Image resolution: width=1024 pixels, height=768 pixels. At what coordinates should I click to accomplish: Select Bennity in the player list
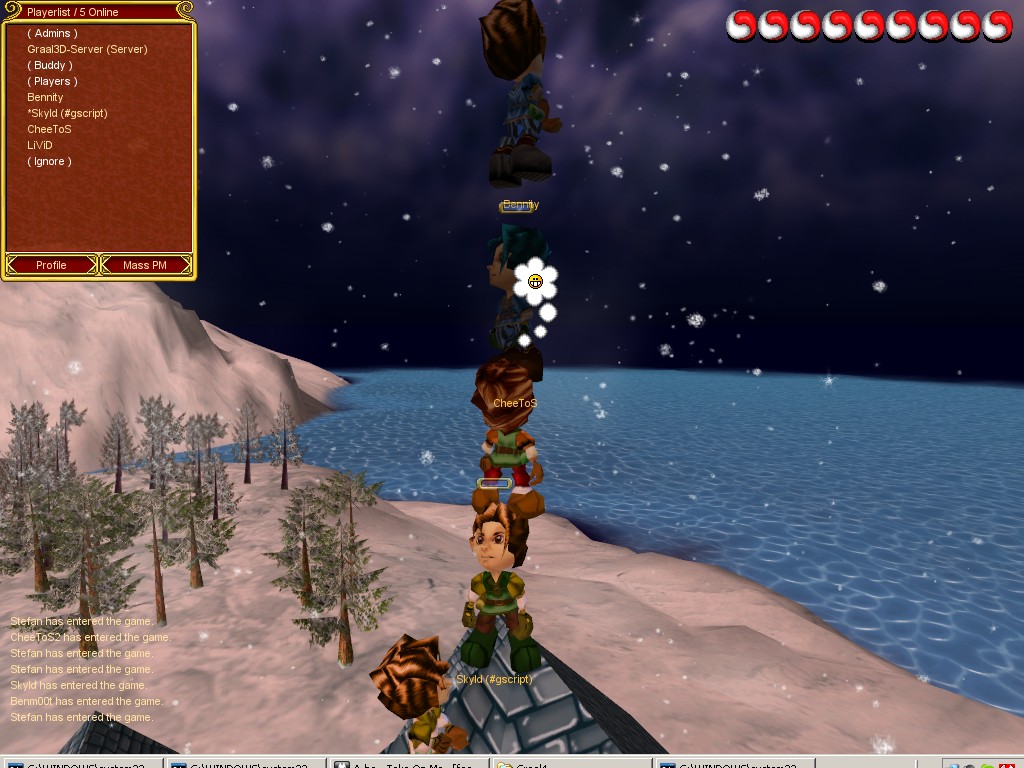[x=45, y=97]
